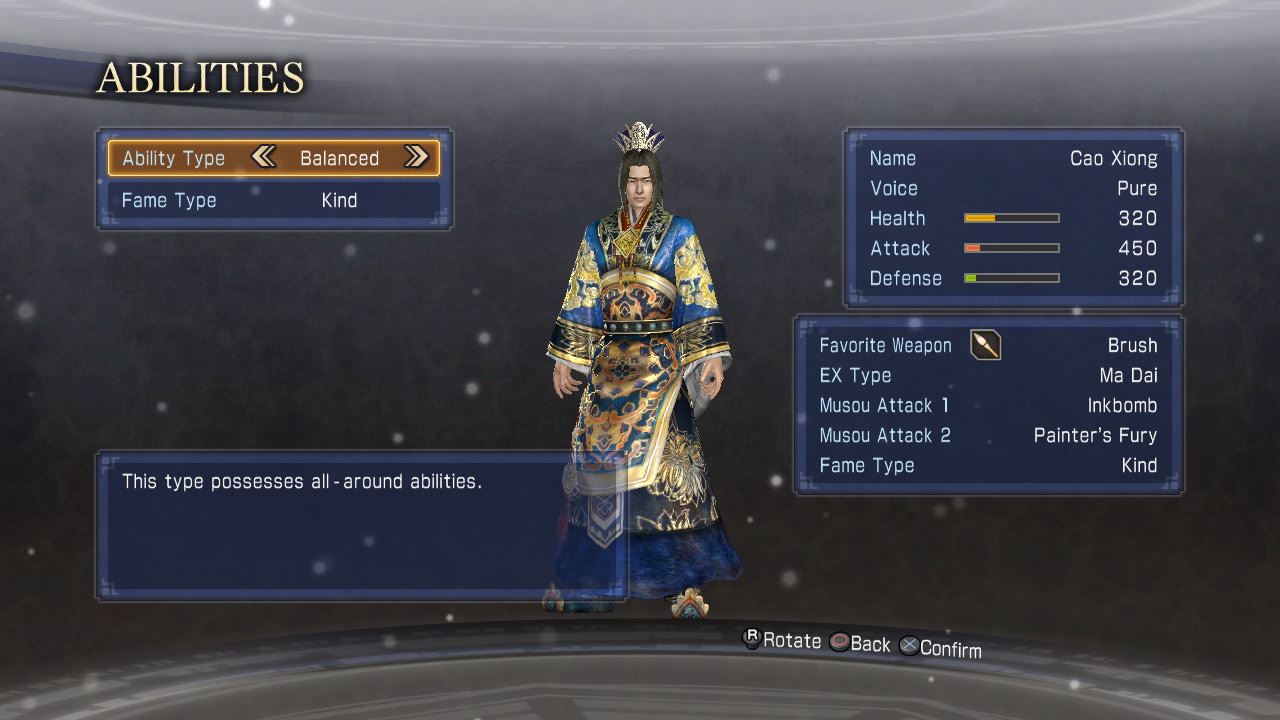Click the left arrow beside Balanced
1280x720 pixels.
(x=263, y=157)
